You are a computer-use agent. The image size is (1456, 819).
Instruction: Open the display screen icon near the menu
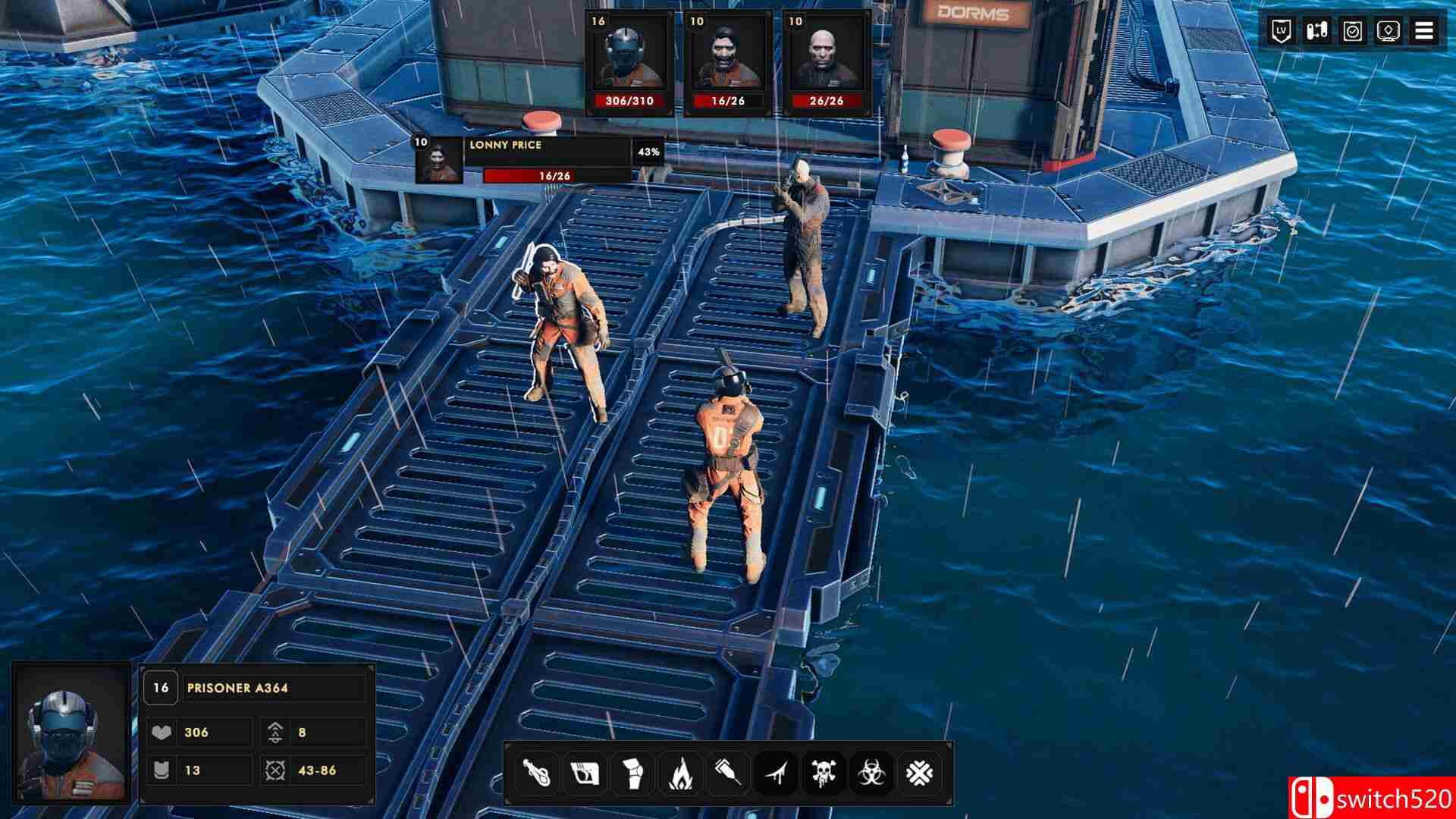1388,32
